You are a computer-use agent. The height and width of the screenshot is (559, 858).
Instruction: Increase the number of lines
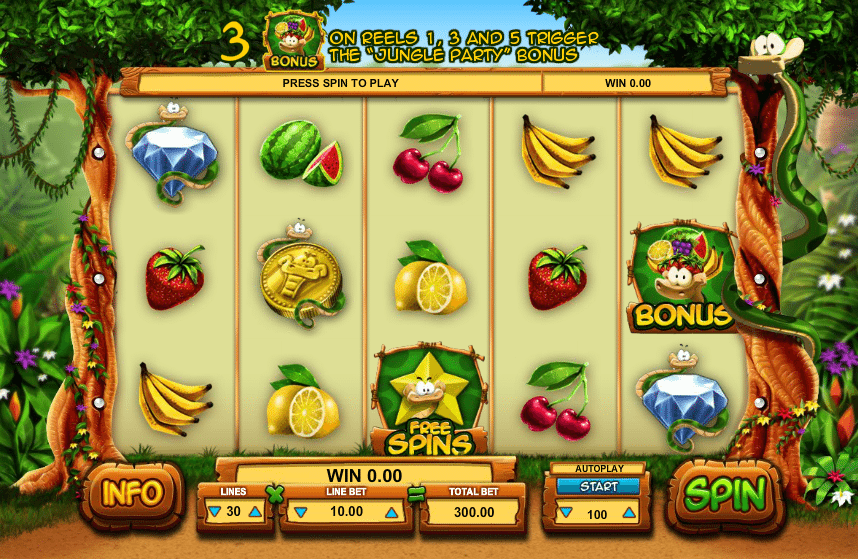pos(255,513)
